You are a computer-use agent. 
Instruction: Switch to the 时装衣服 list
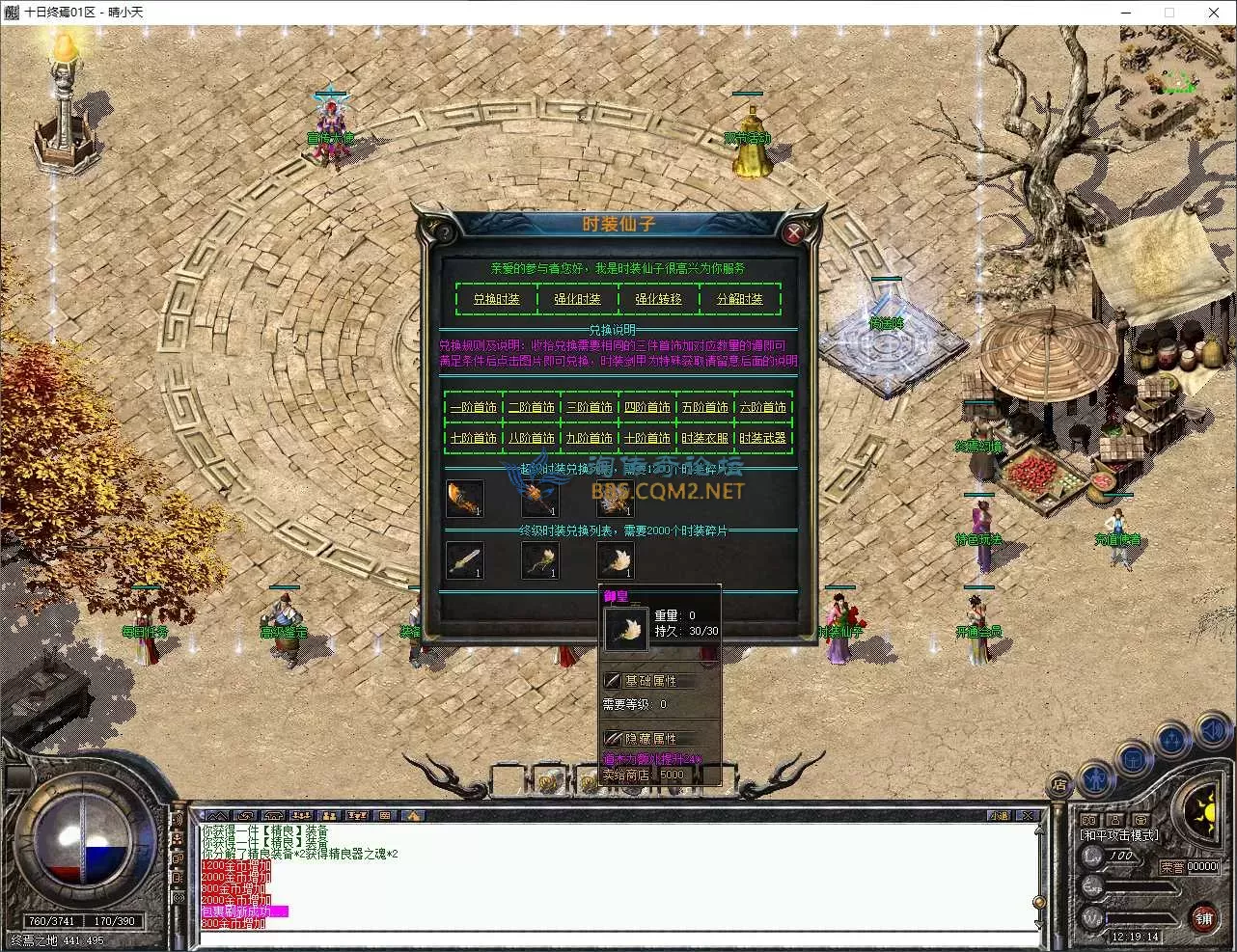click(705, 438)
